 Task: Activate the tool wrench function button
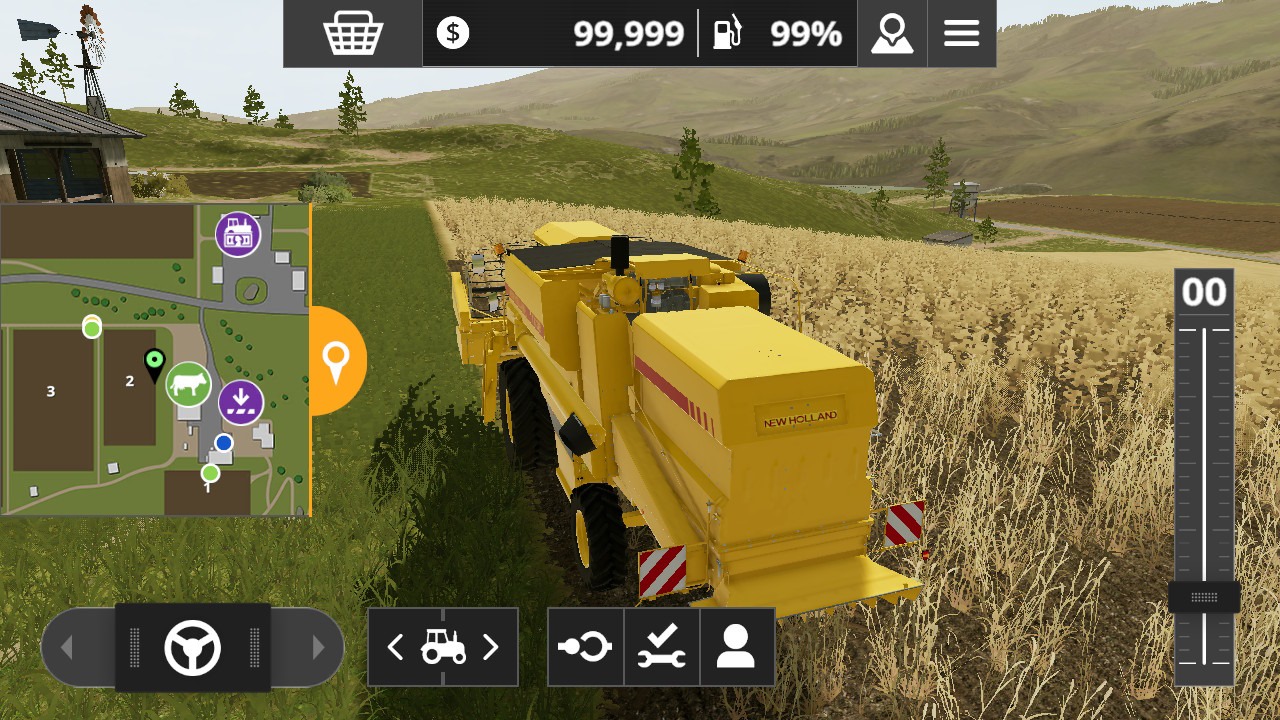(662, 647)
